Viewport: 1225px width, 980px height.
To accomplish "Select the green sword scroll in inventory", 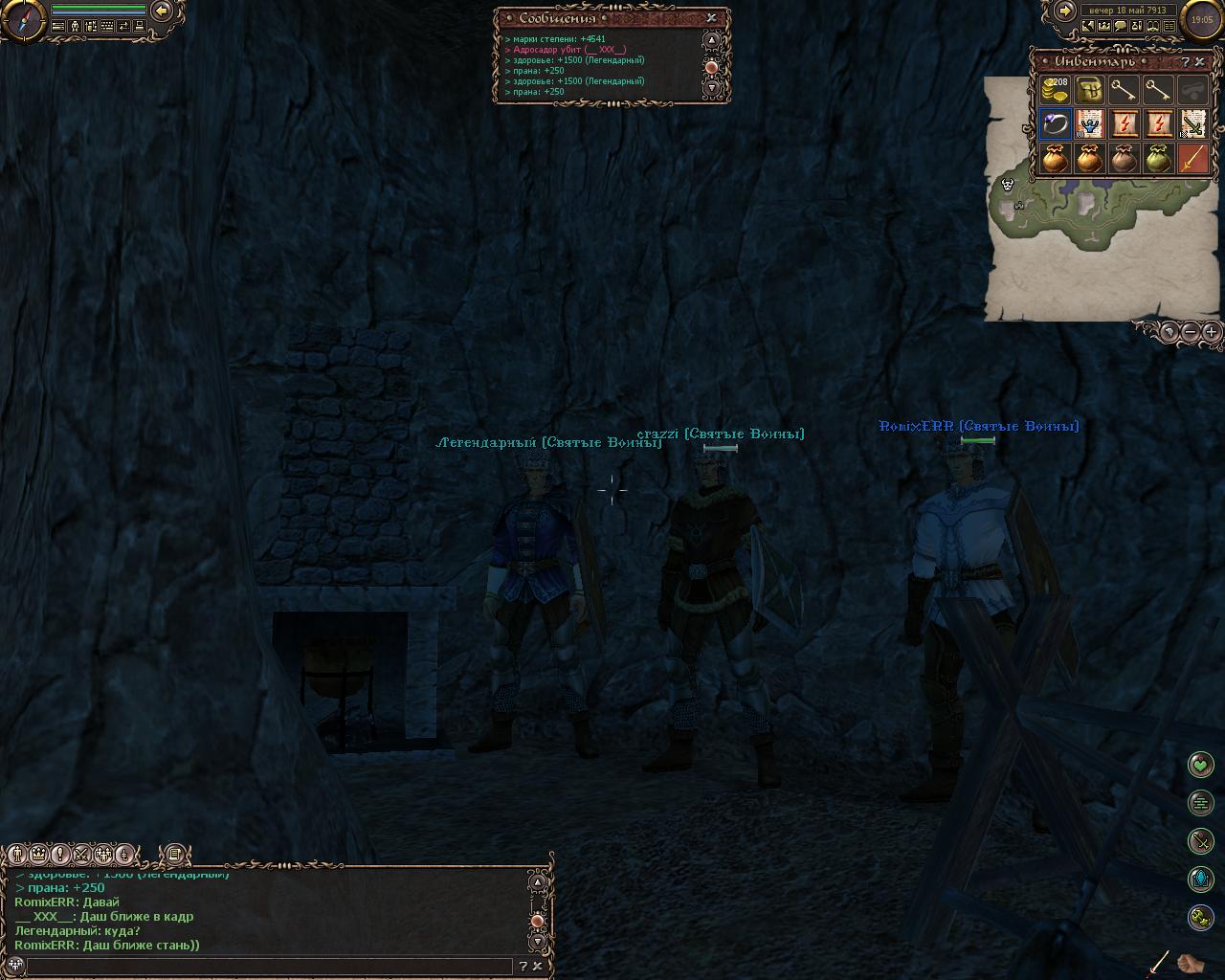I will pos(1192,124).
